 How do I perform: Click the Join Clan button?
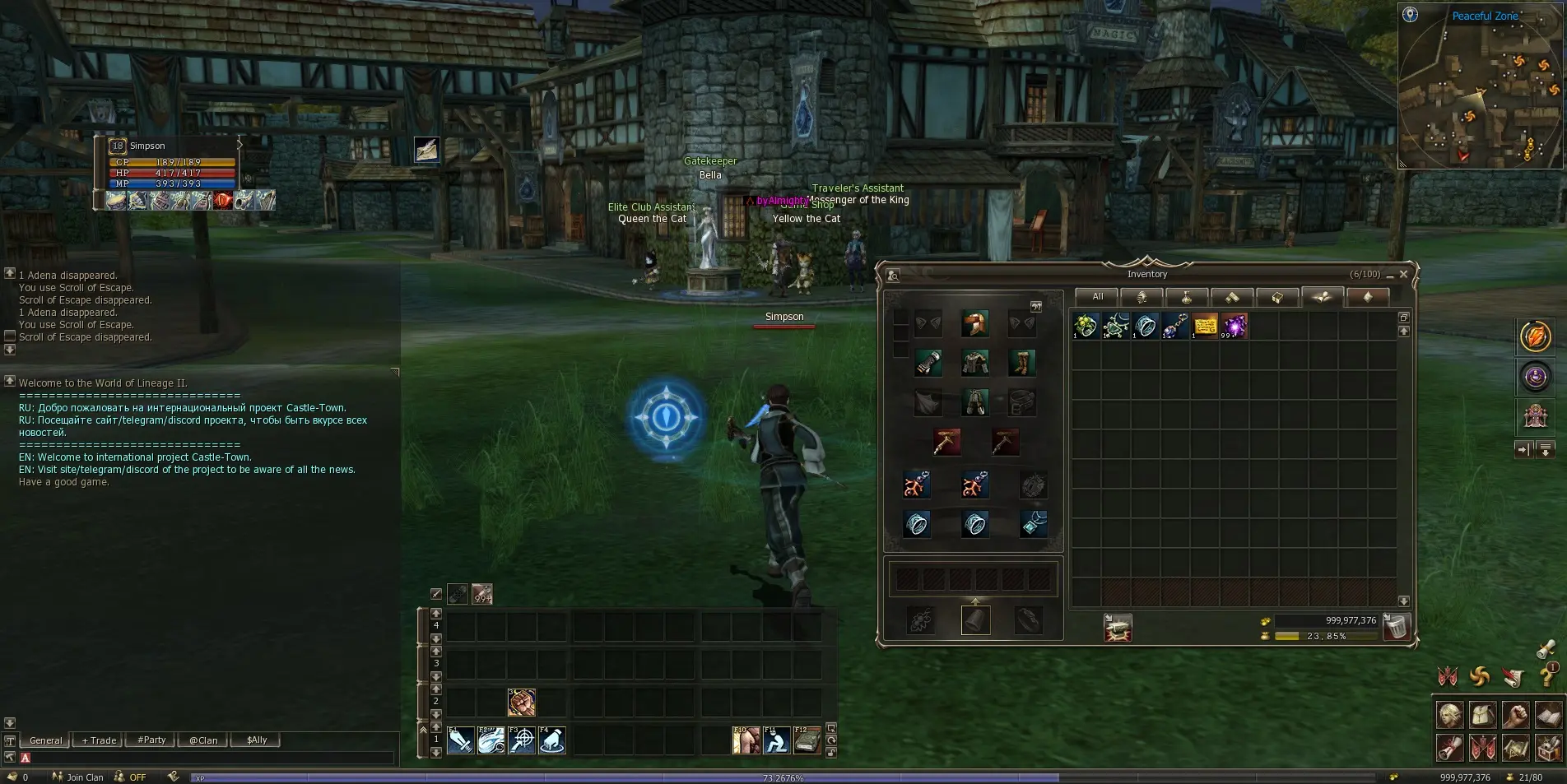(x=78, y=777)
